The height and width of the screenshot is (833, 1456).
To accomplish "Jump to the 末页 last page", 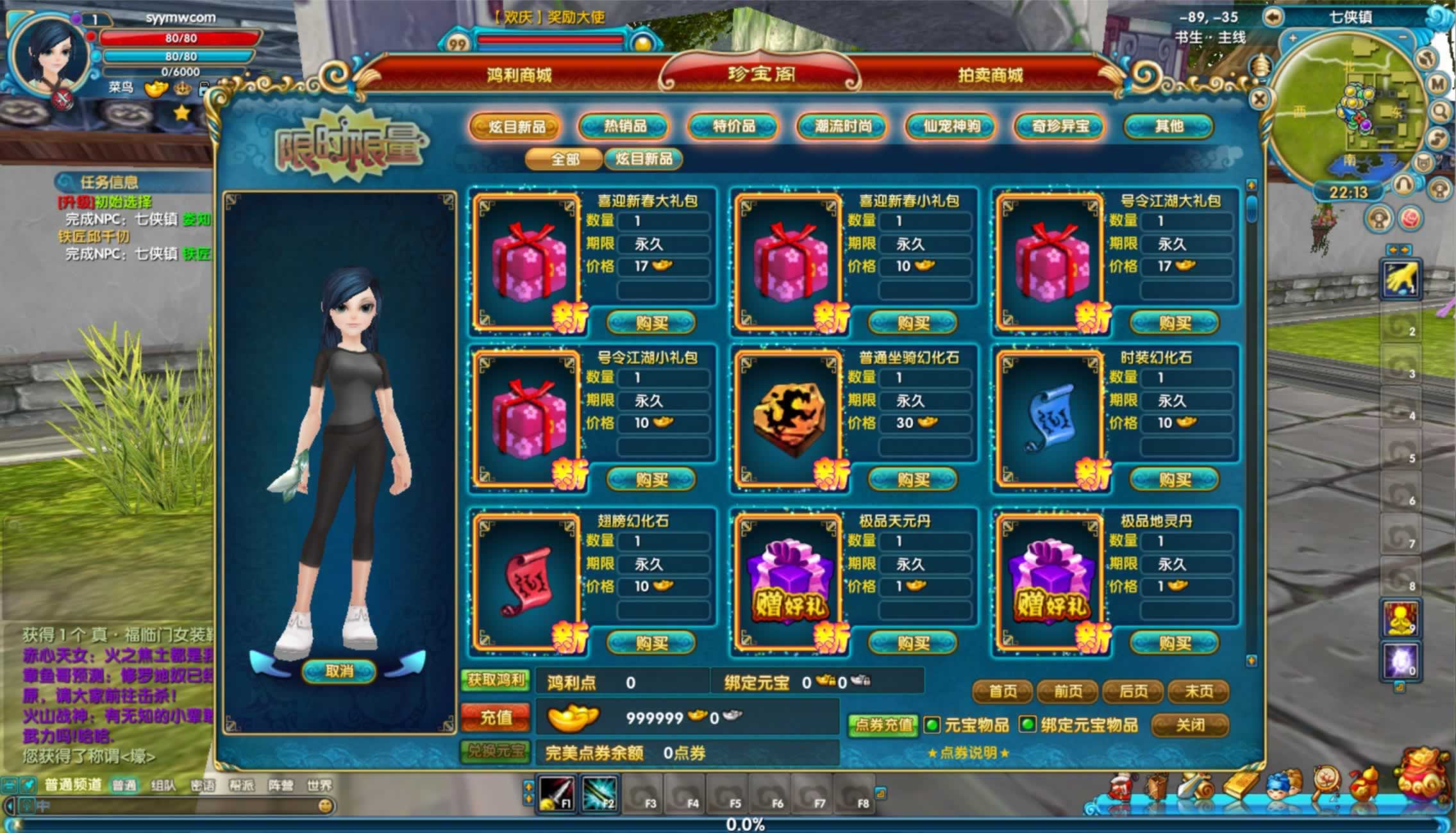I will click(1198, 691).
